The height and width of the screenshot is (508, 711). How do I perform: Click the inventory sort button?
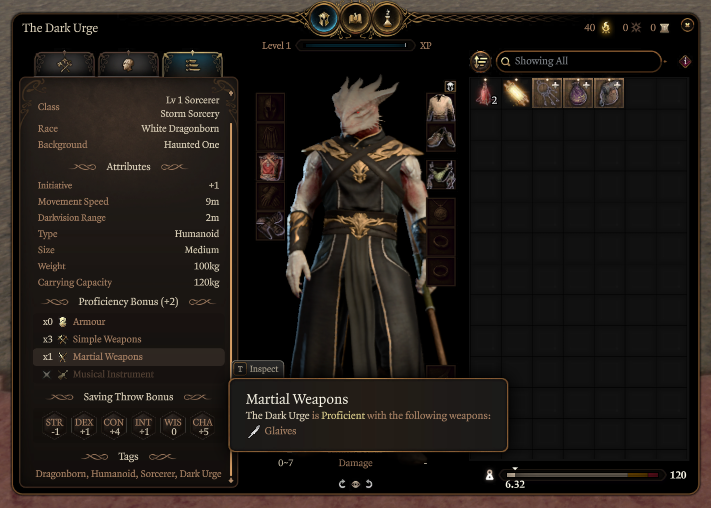pyautogui.click(x=481, y=61)
